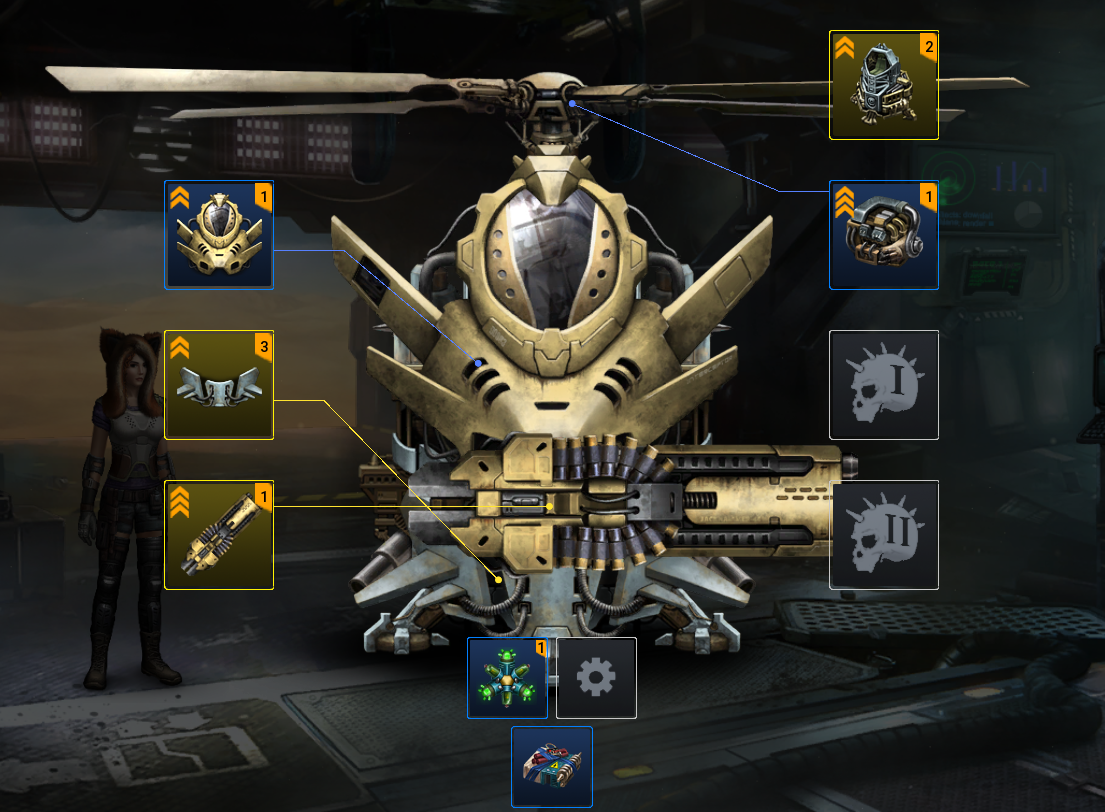
Task: Select the armored pod slot marked 2
Action: point(884,85)
